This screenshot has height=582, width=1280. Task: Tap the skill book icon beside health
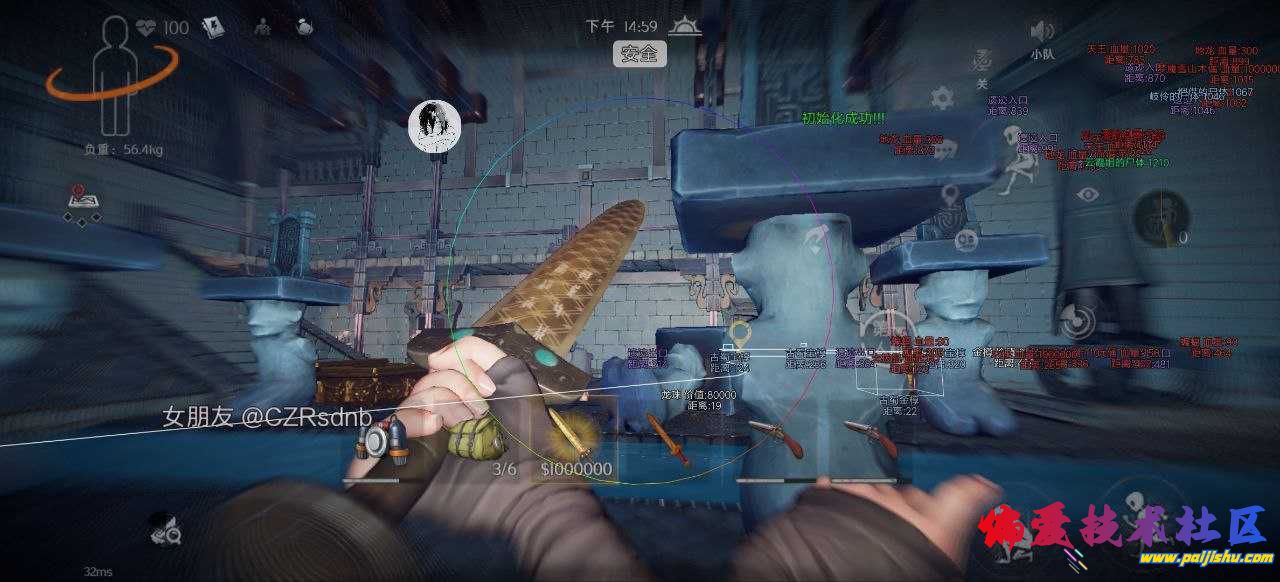click(x=215, y=27)
